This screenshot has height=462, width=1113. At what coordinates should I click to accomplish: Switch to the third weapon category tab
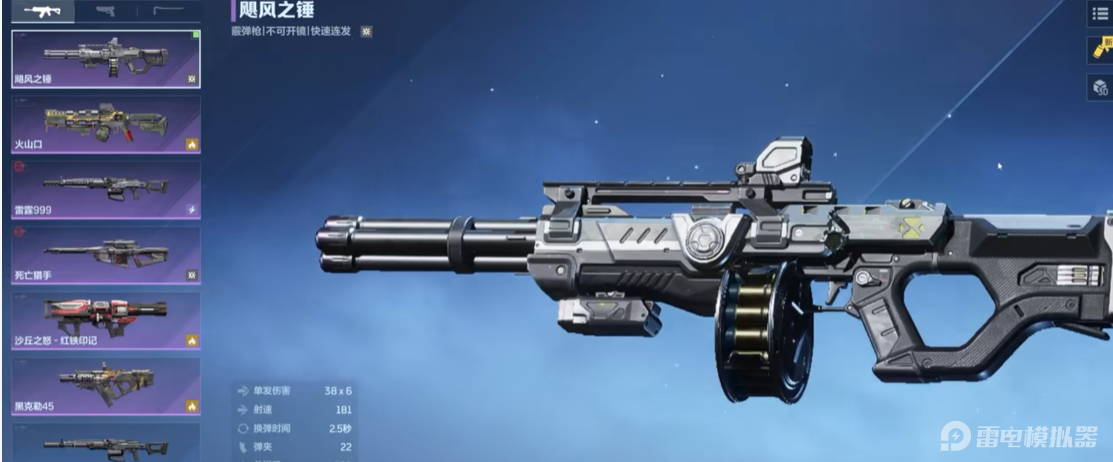[167, 12]
